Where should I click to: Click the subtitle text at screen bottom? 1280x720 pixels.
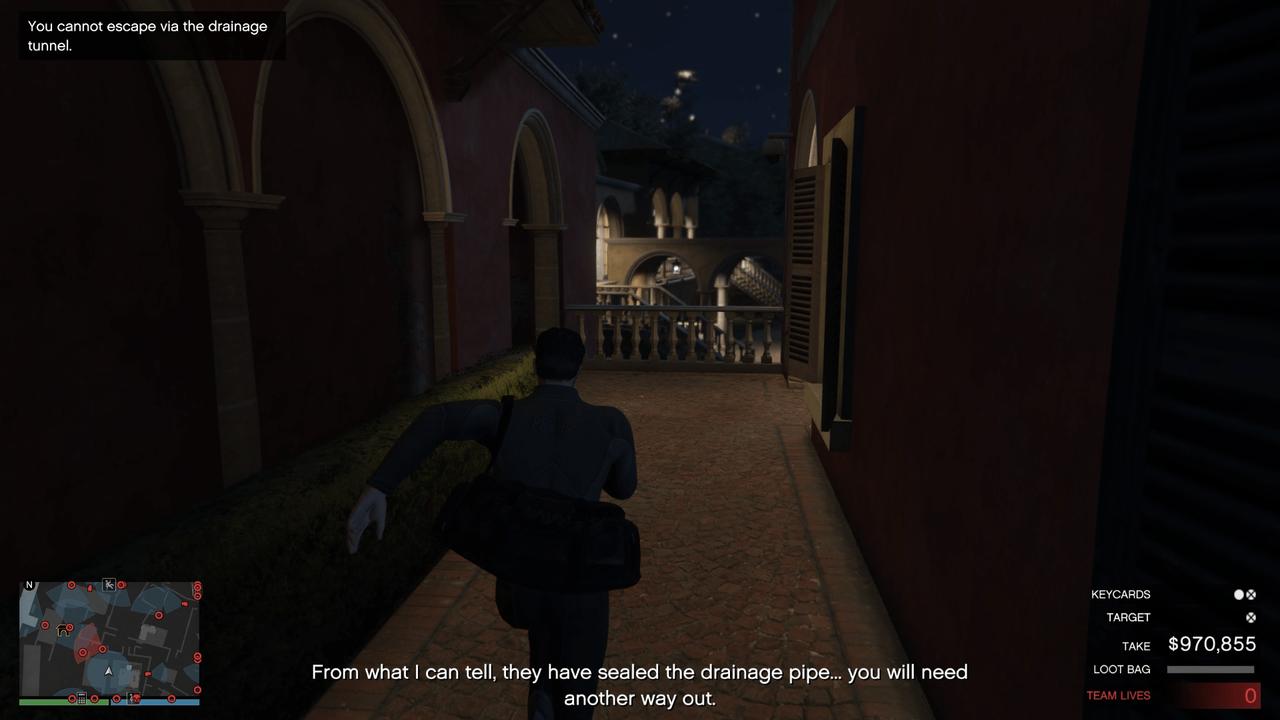coord(640,684)
